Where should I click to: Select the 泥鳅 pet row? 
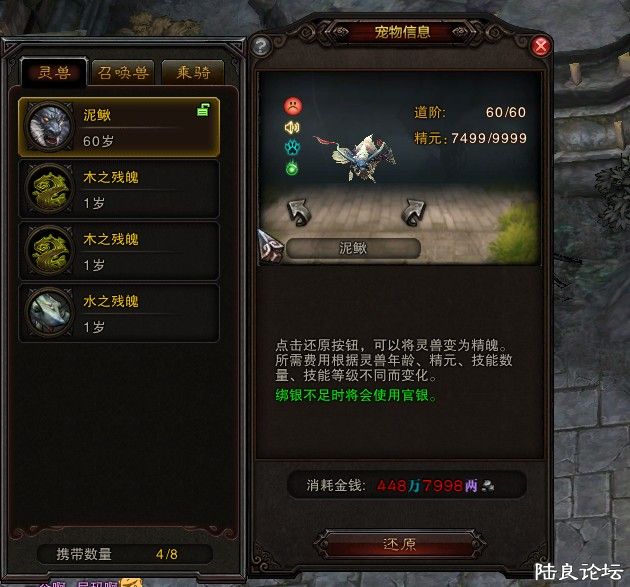[x=119, y=126]
